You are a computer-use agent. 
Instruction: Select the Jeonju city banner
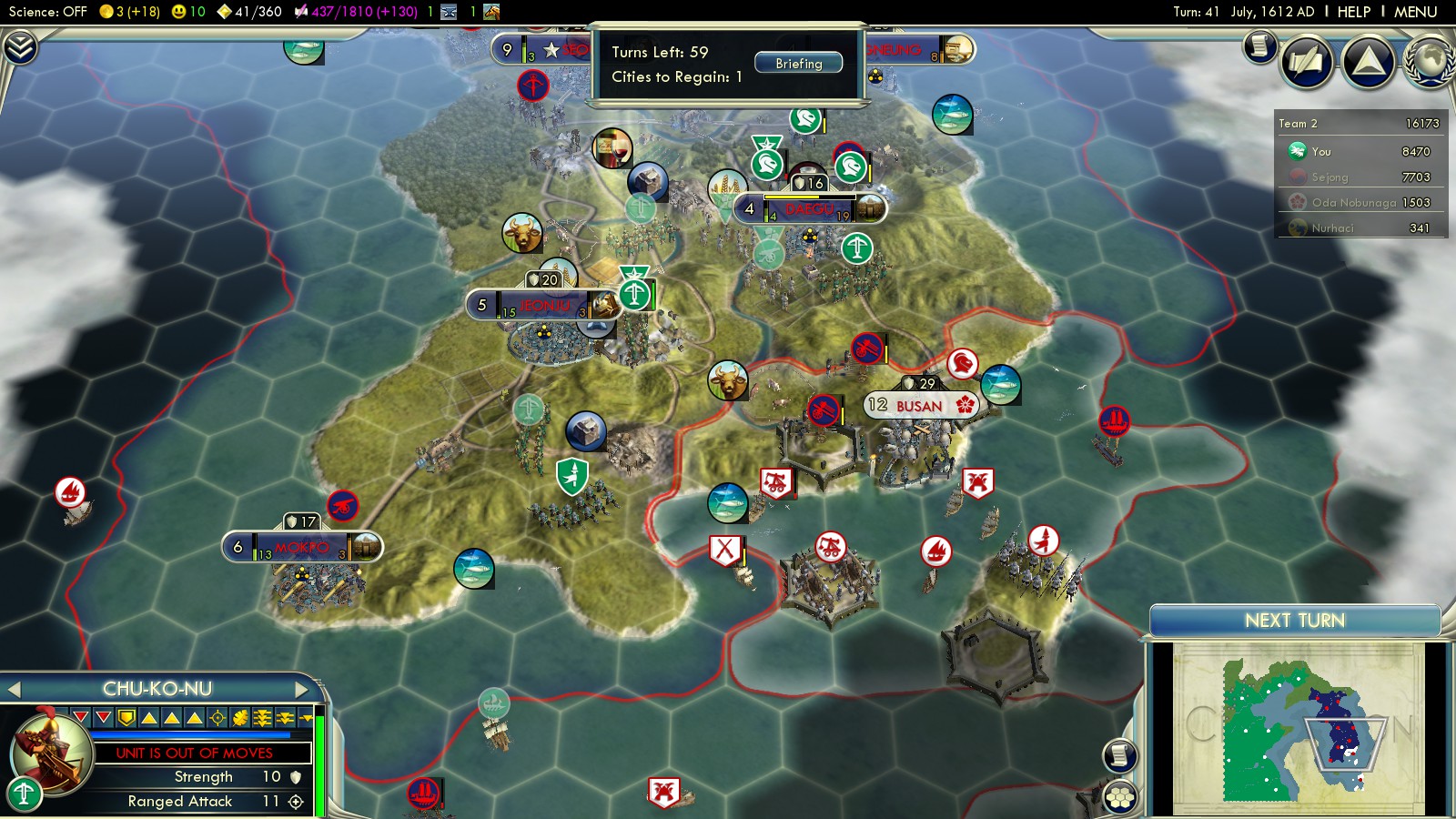tap(543, 305)
